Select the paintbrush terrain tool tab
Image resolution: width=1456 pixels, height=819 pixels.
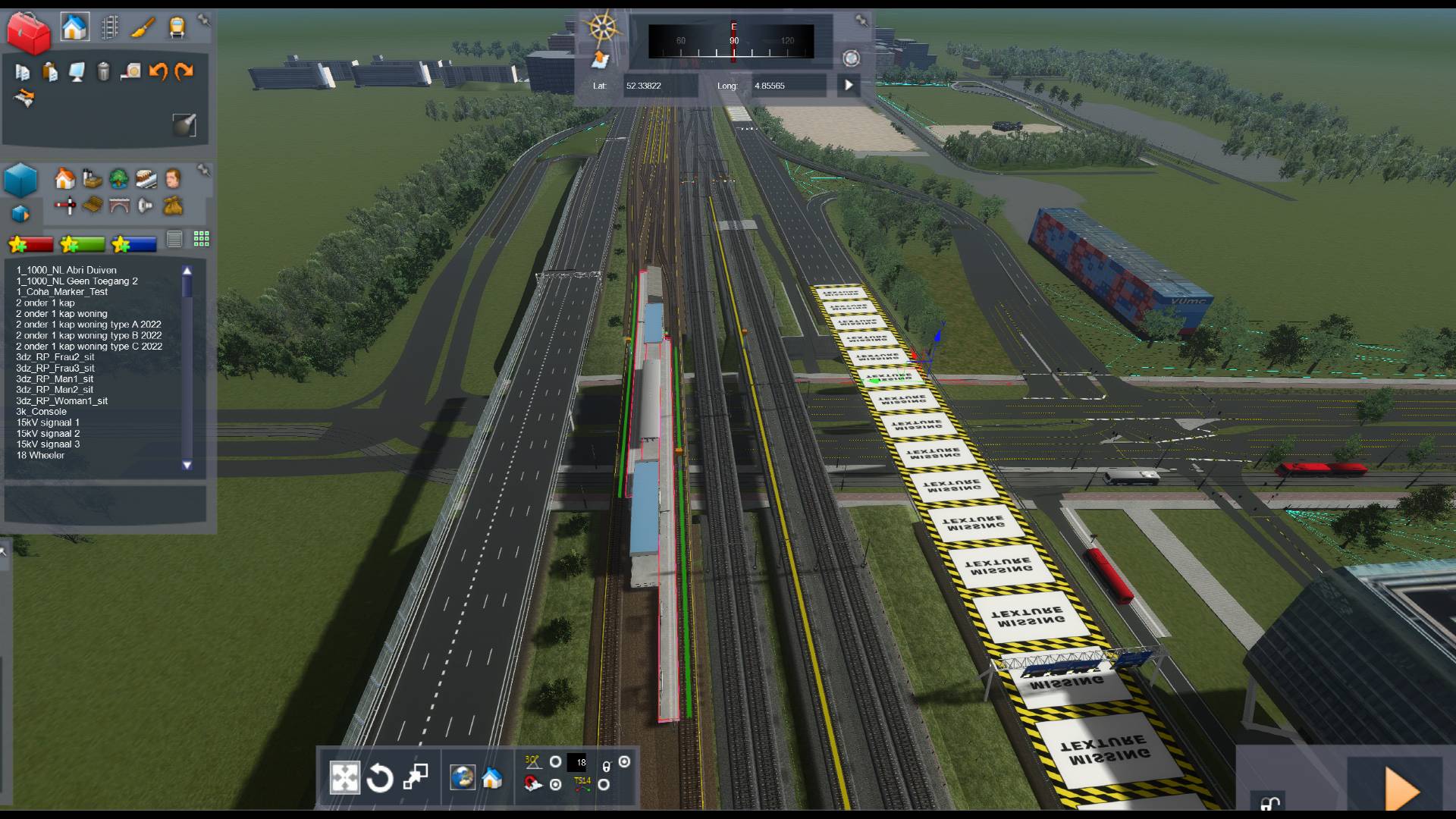pos(143,27)
